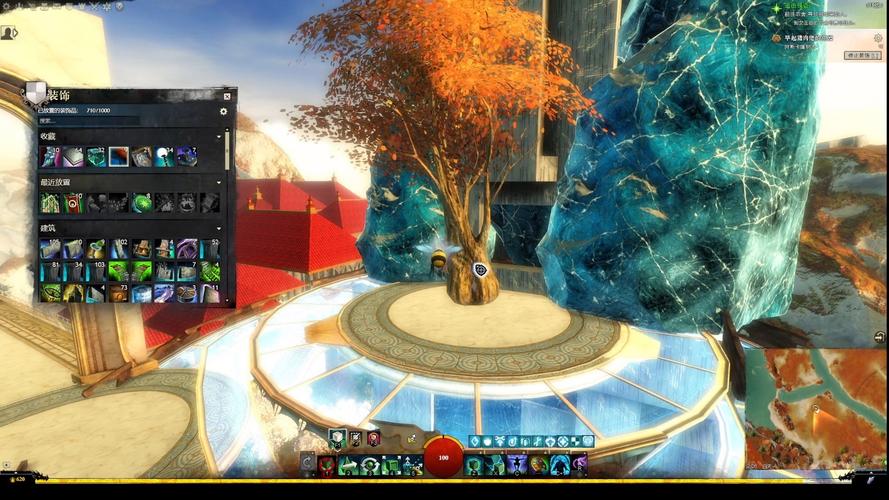
Task: Pick the red banner recently placed decoration
Action: click(72, 203)
